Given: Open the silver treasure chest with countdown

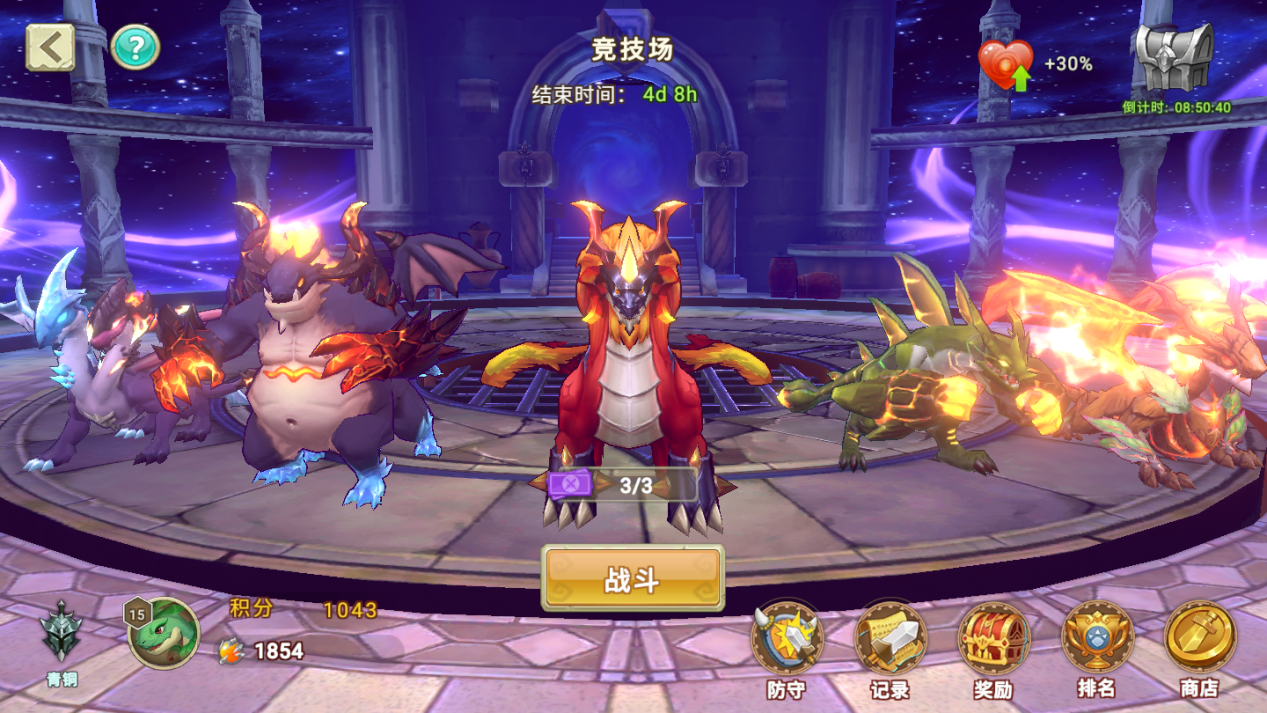Looking at the screenshot, I should point(1174,58).
